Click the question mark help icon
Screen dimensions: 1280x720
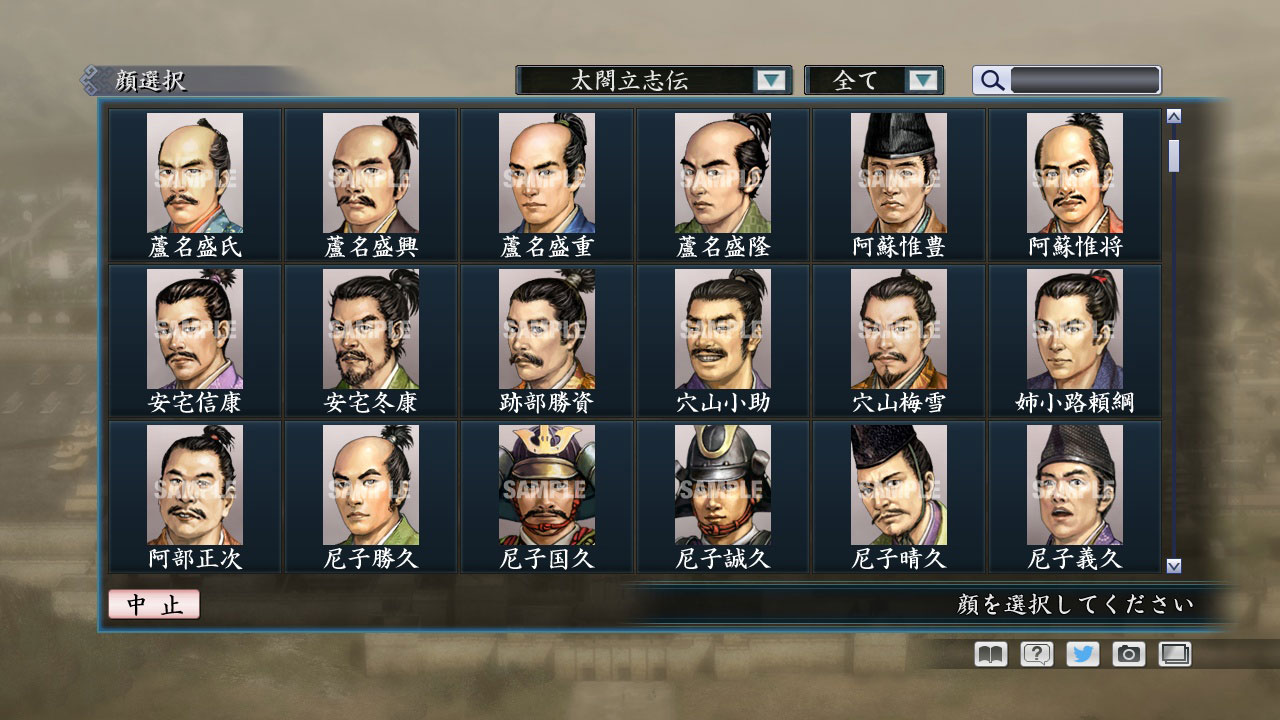pos(1035,654)
